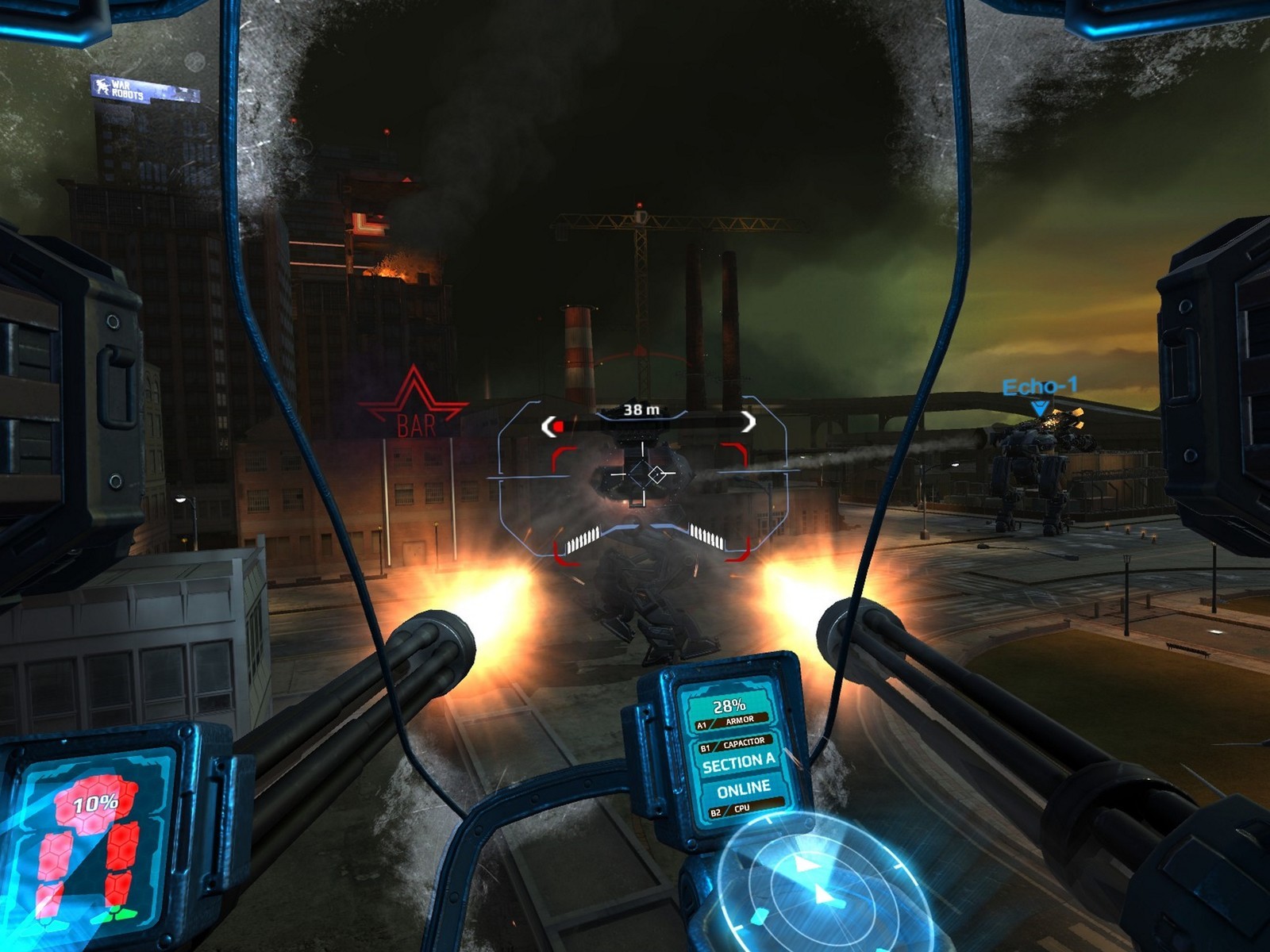1270x952 pixels.
Task: Click the circular holographic radar
Action: [814, 885]
